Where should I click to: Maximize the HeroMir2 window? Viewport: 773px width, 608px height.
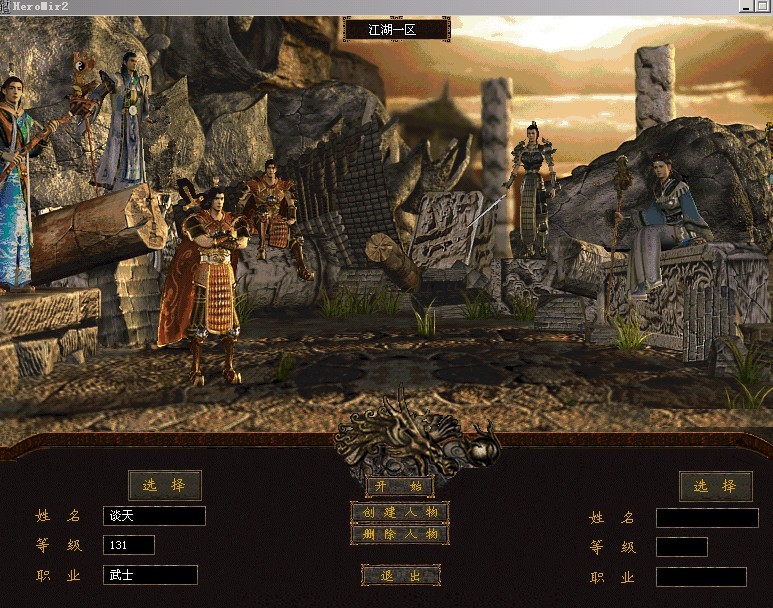[762, 6]
